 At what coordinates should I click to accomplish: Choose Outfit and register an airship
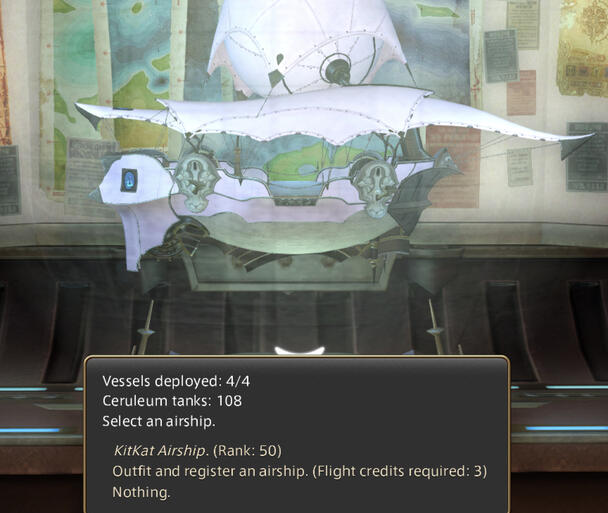(x=299, y=471)
